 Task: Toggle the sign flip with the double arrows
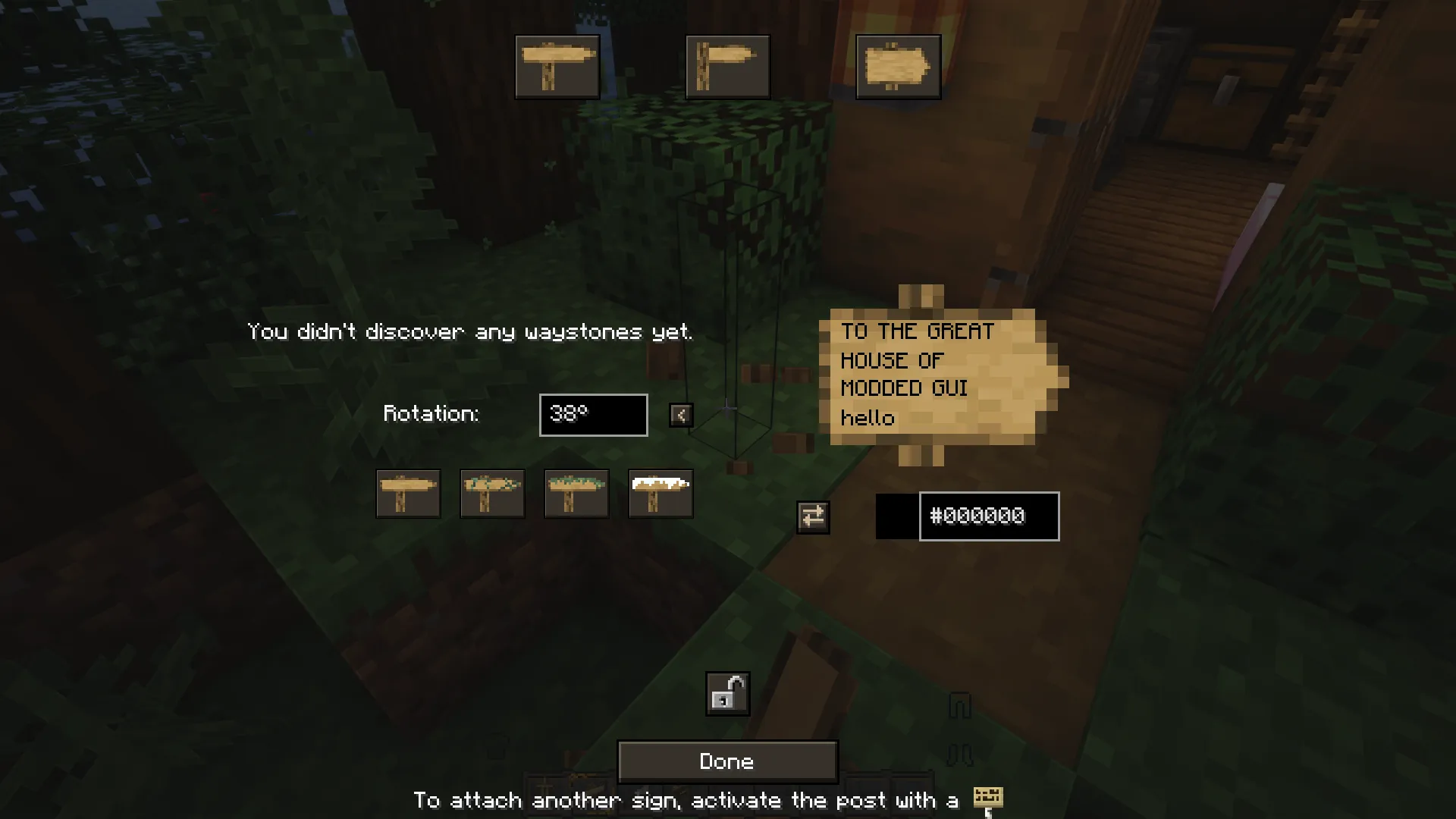[812, 516]
